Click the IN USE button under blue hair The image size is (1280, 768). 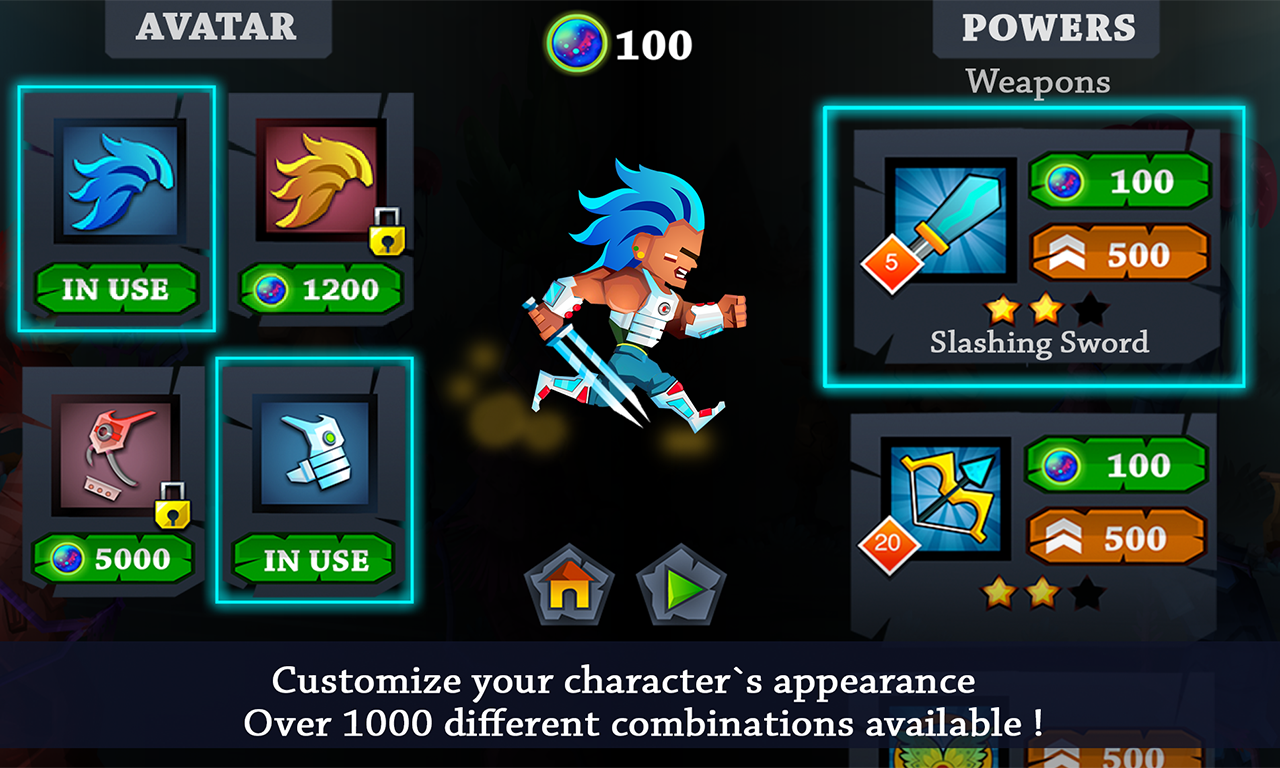pyautogui.click(x=116, y=290)
